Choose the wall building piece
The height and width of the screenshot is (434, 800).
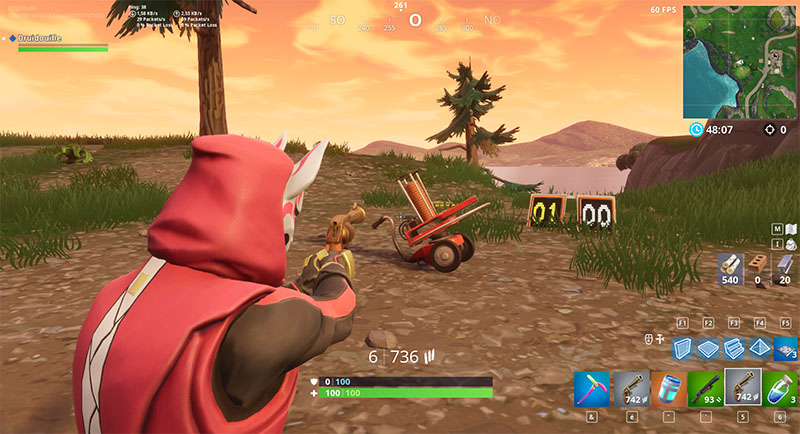[682, 346]
